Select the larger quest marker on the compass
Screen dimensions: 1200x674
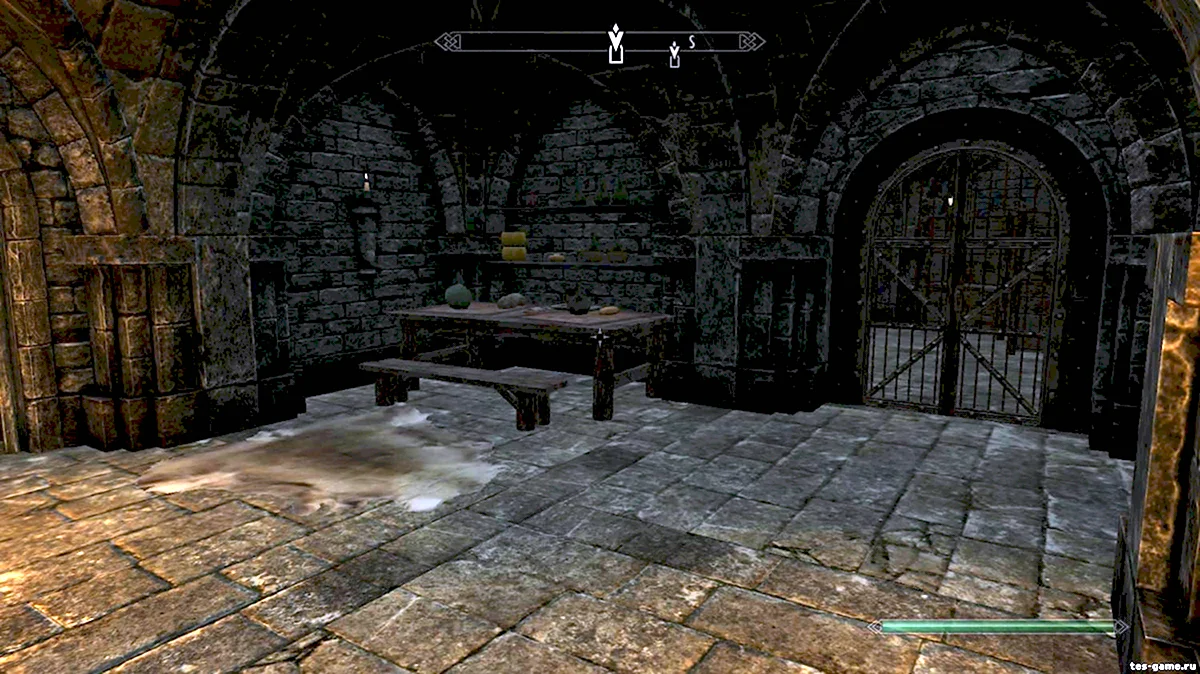615,44
